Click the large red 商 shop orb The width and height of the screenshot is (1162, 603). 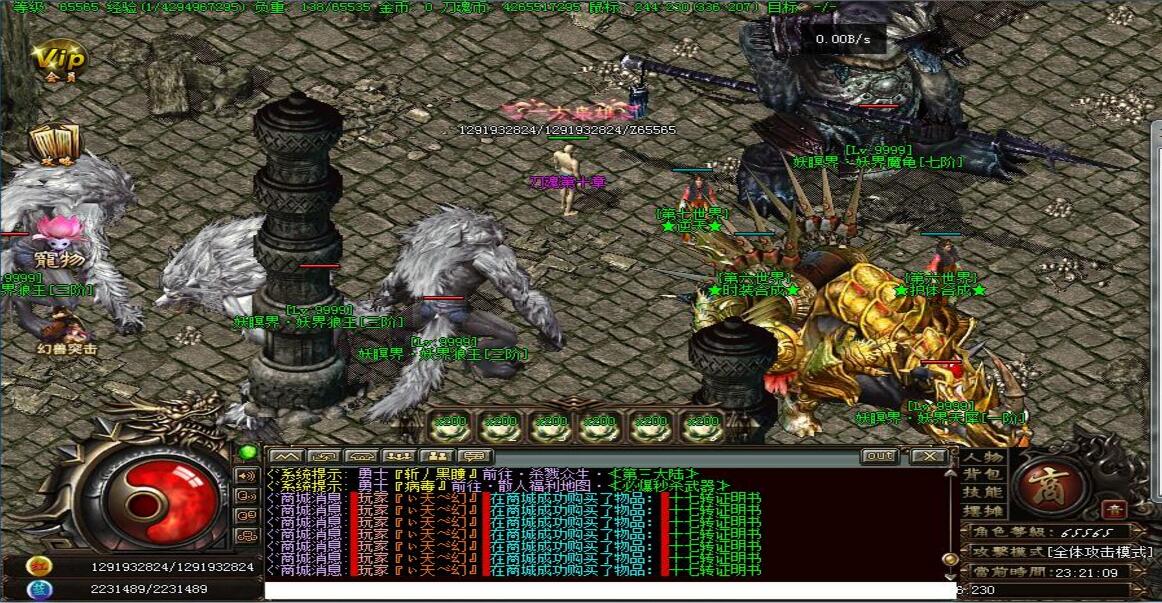(x=1050, y=485)
